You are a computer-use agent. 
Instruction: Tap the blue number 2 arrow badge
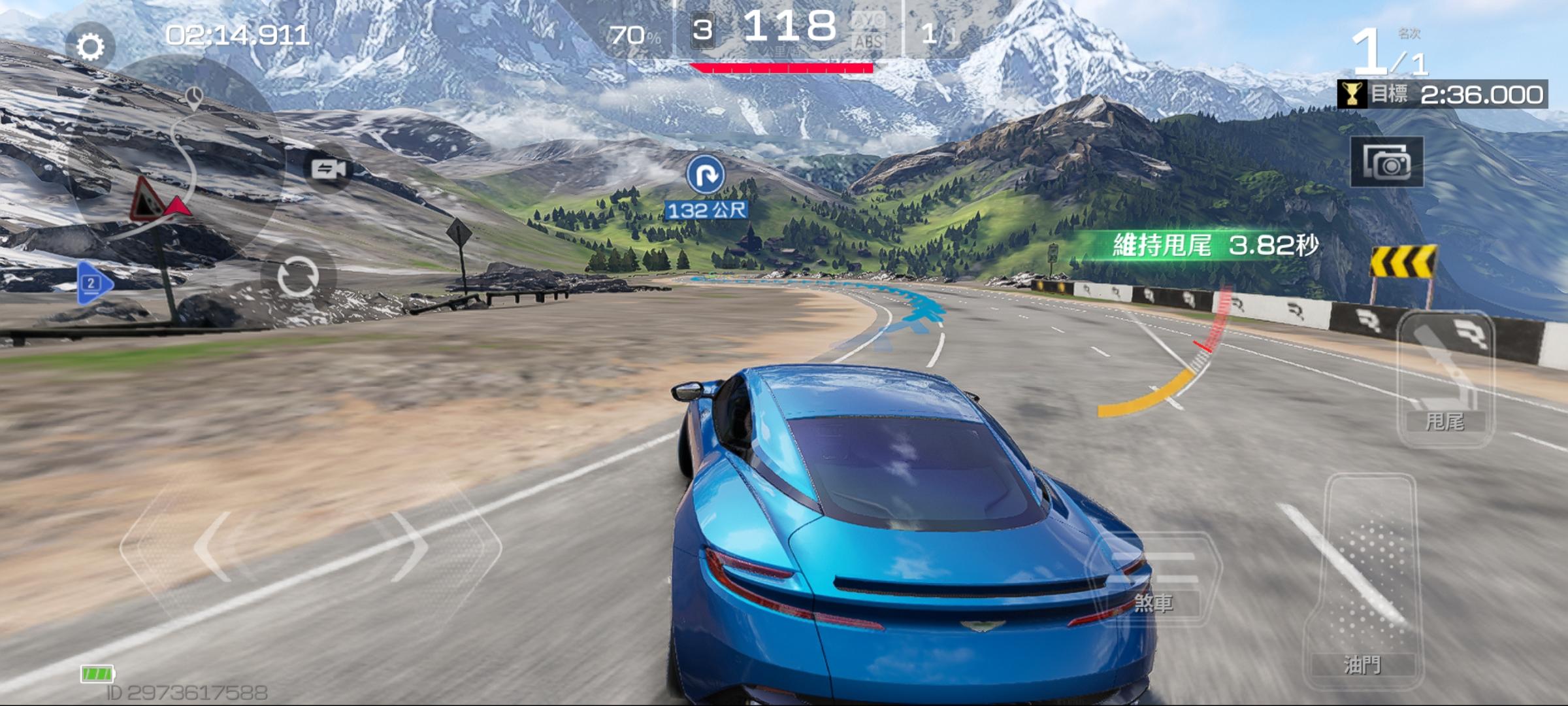pyautogui.click(x=93, y=283)
